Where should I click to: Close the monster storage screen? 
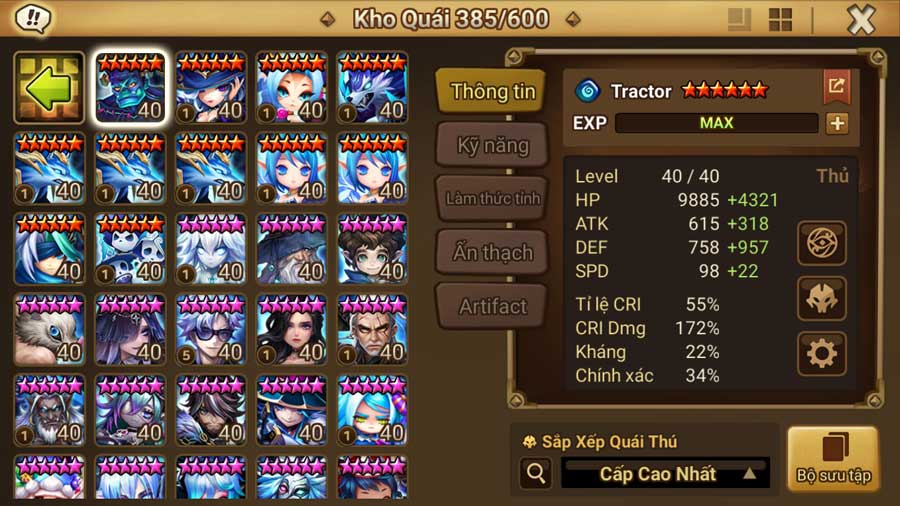[860, 19]
